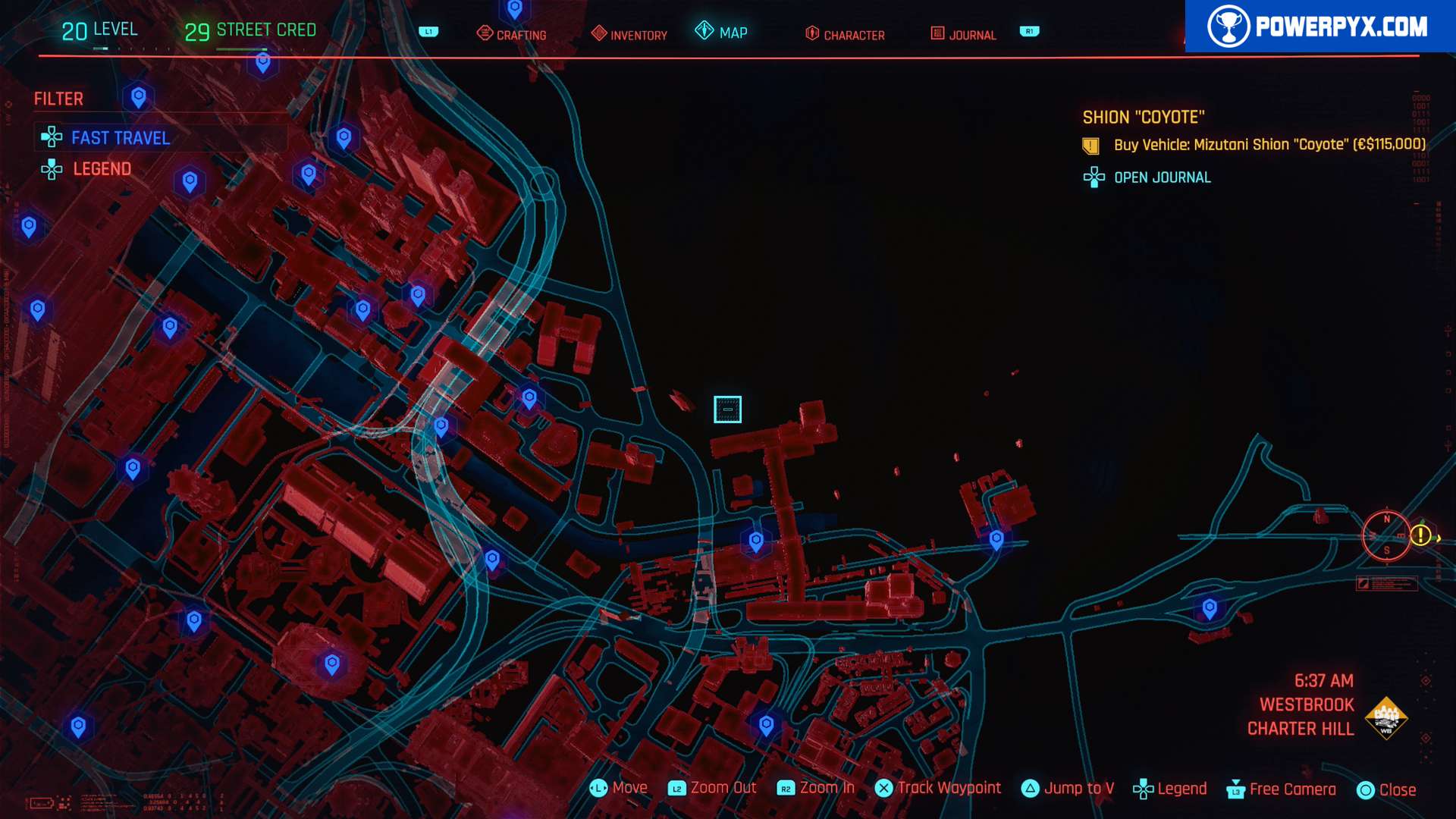Go to the Journal tab
The image size is (1456, 819).
pyautogui.click(x=963, y=34)
